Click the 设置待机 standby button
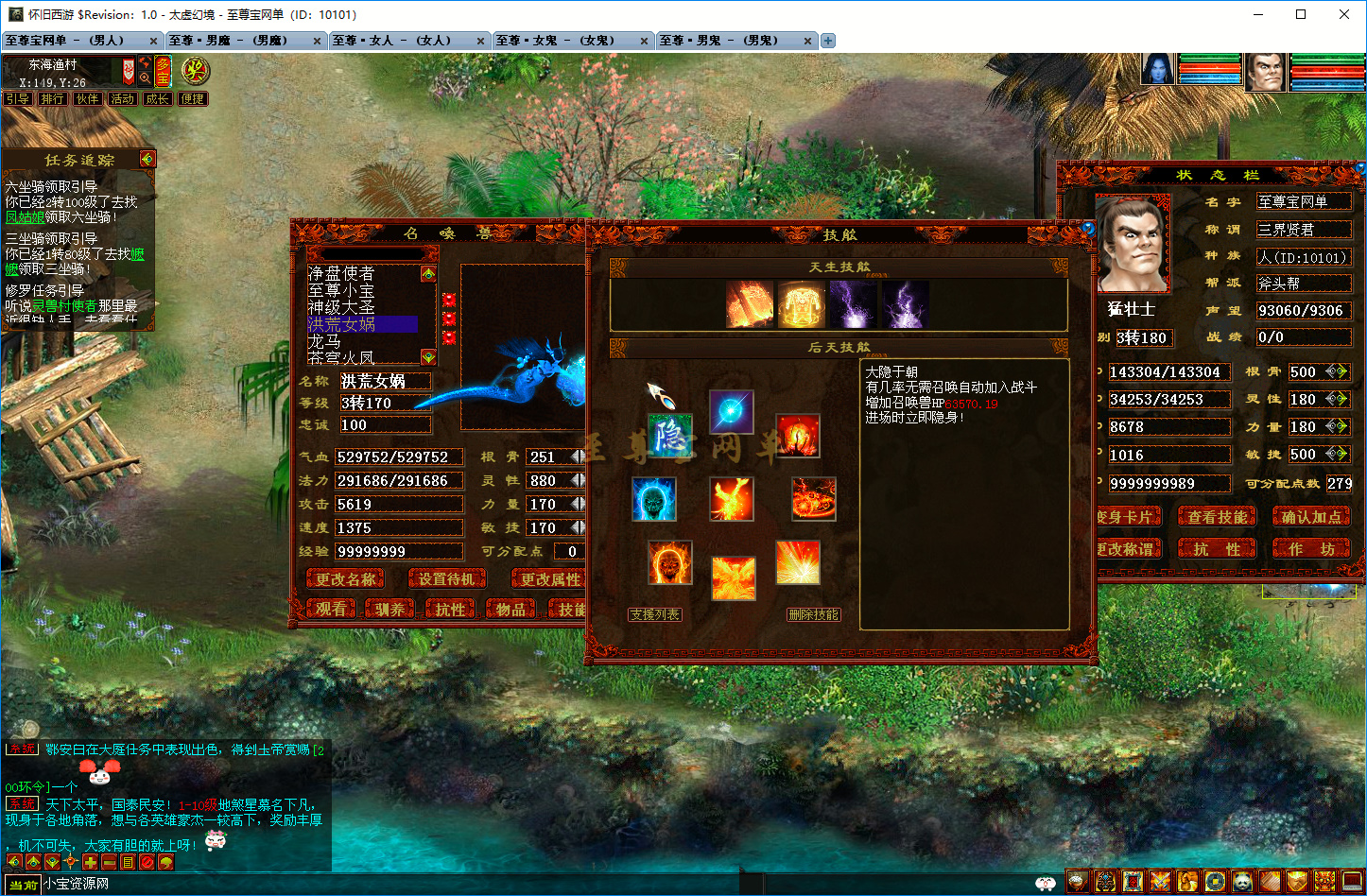 tap(447, 579)
